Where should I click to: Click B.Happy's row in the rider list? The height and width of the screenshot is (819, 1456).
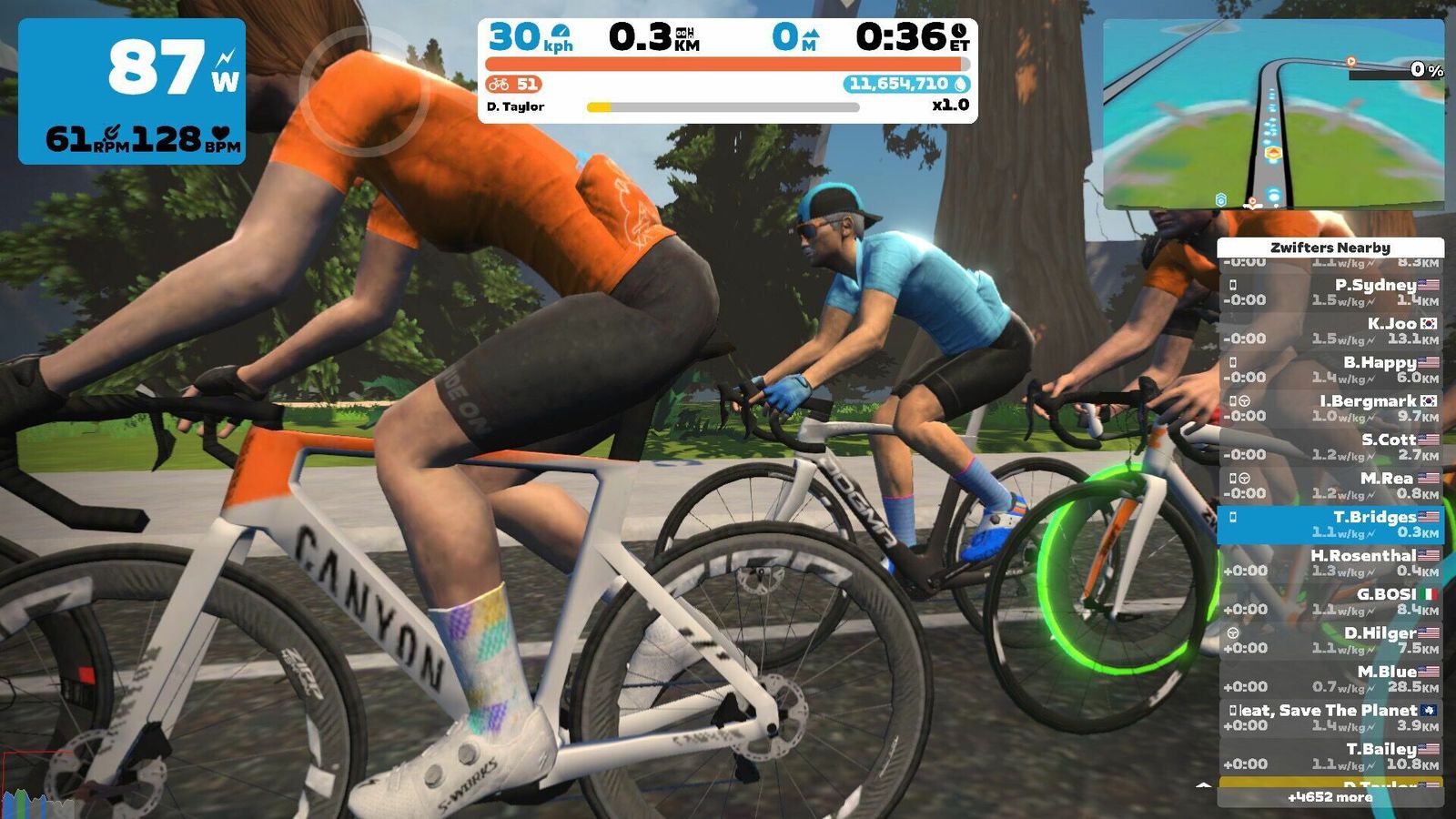click(x=1330, y=370)
